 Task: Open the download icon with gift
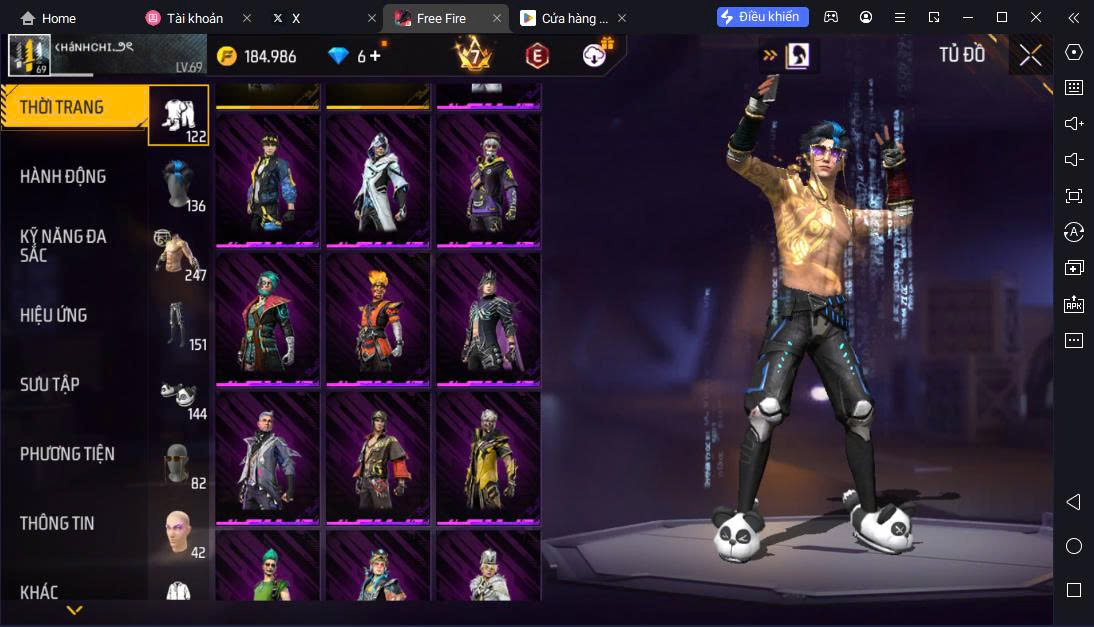pyautogui.click(x=596, y=54)
